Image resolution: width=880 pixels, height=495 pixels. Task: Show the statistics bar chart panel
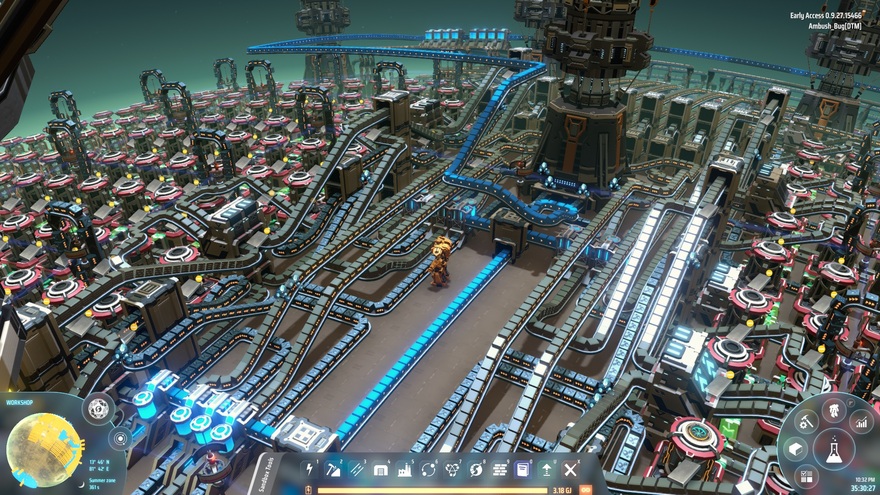pos(861,424)
